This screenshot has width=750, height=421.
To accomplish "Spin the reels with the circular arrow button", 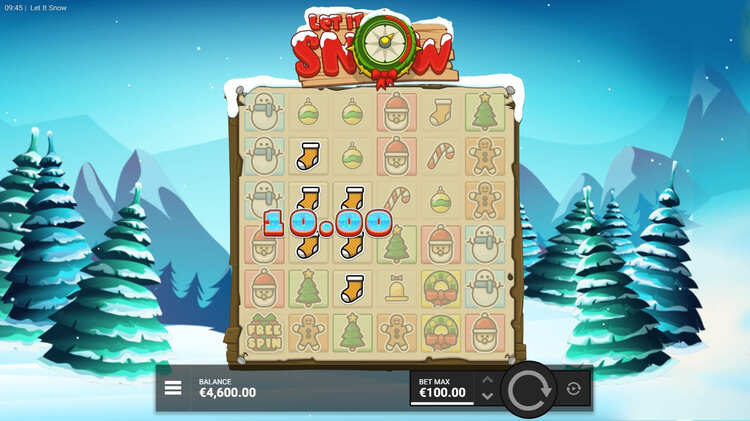I will pyautogui.click(x=529, y=389).
